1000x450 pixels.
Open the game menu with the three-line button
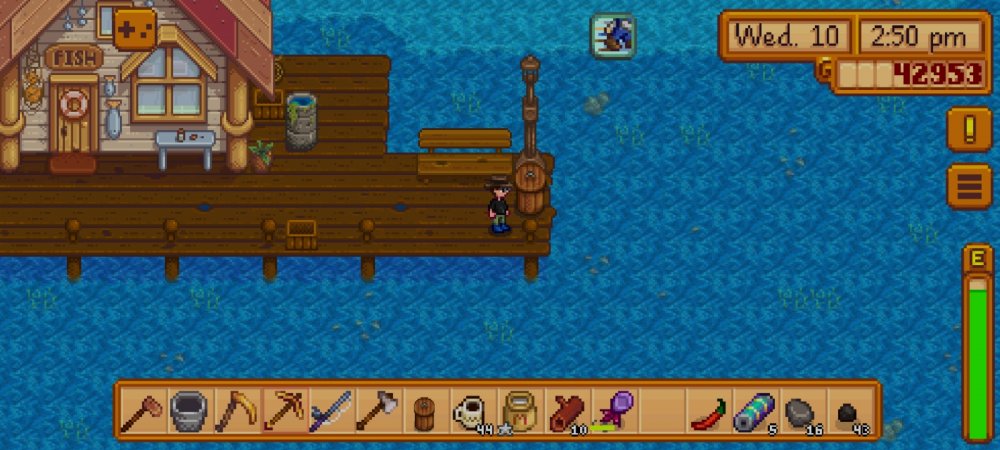[969, 186]
